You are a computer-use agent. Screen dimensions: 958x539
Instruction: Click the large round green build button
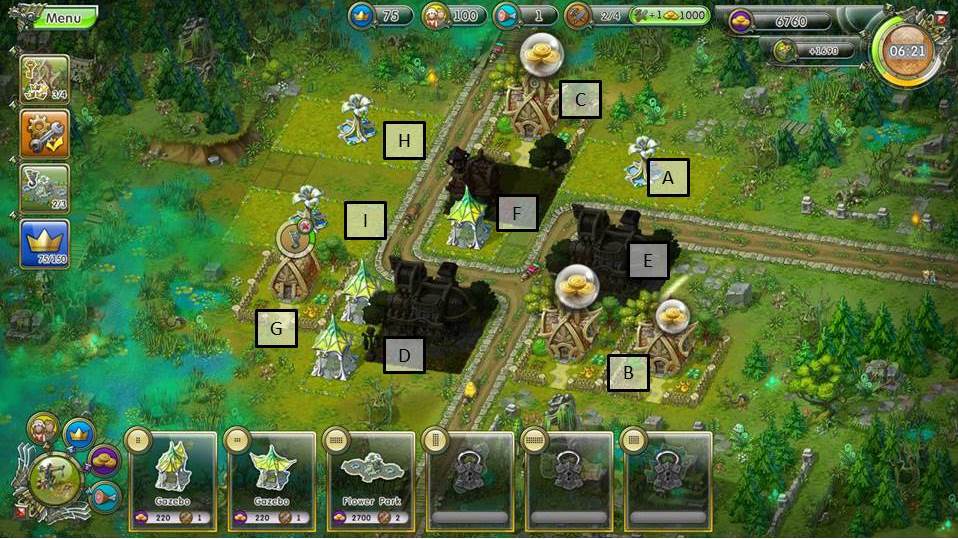point(56,482)
